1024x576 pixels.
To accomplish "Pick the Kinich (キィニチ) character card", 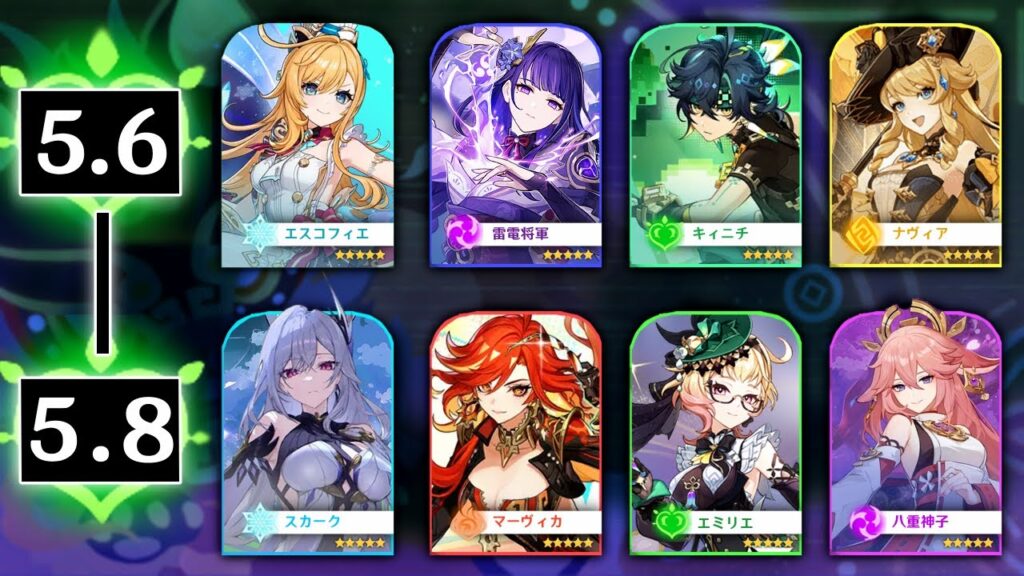I will 714,147.
